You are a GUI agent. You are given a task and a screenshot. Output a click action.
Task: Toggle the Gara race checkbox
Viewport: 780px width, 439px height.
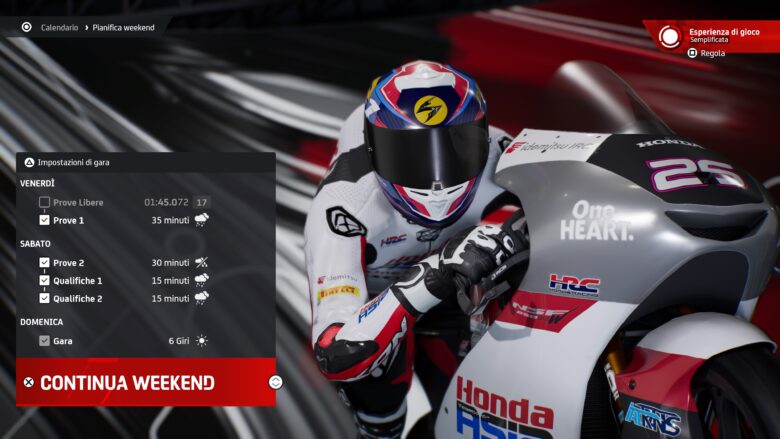click(x=44, y=341)
